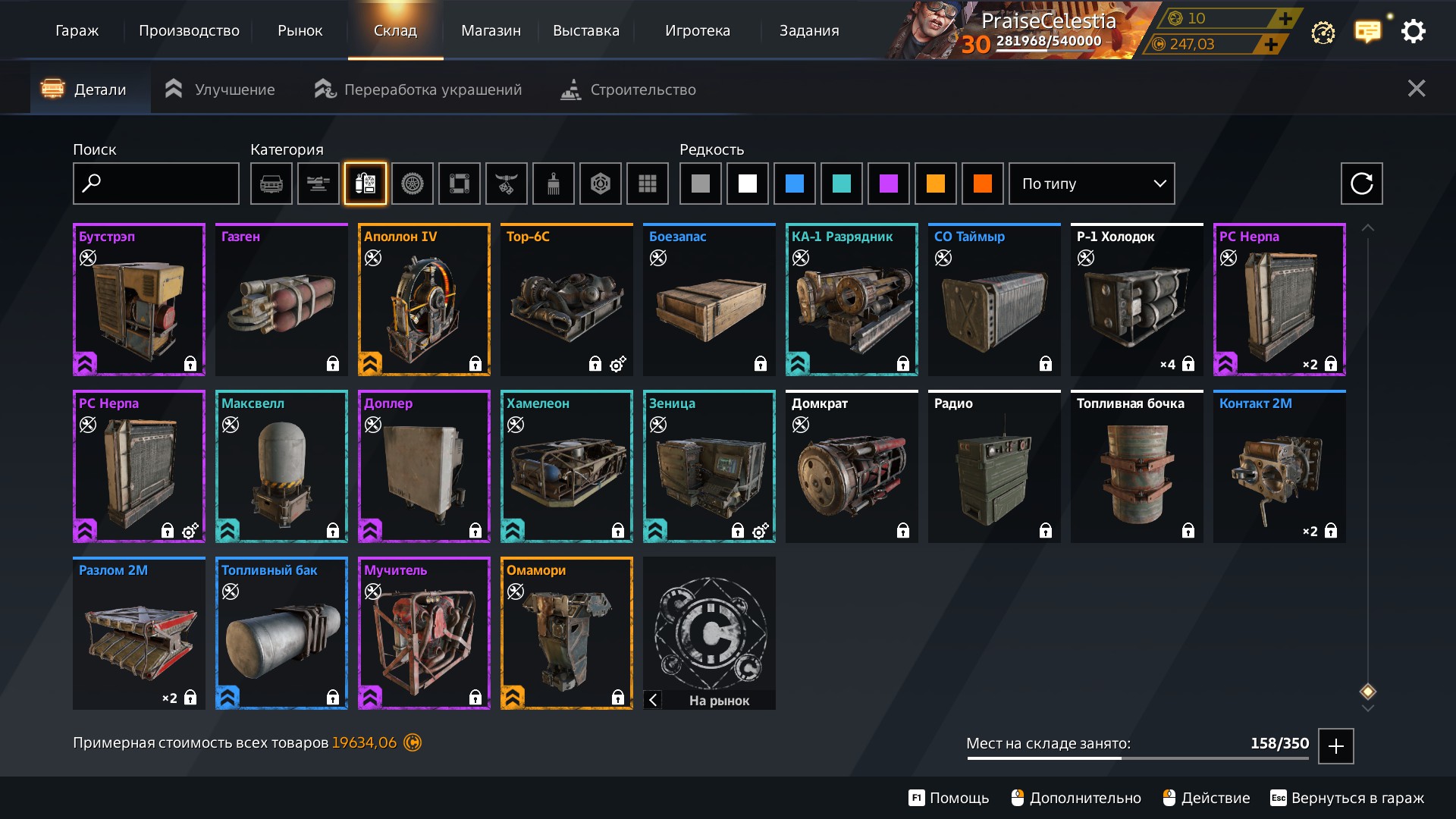Open the Строительство sub-tab

[x=629, y=89]
